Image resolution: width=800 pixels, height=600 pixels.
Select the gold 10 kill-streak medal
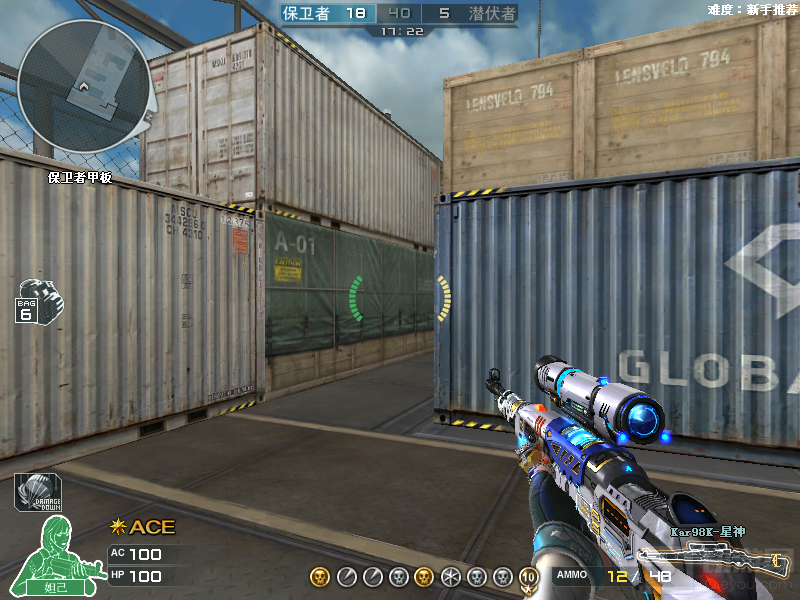coord(529,577)
